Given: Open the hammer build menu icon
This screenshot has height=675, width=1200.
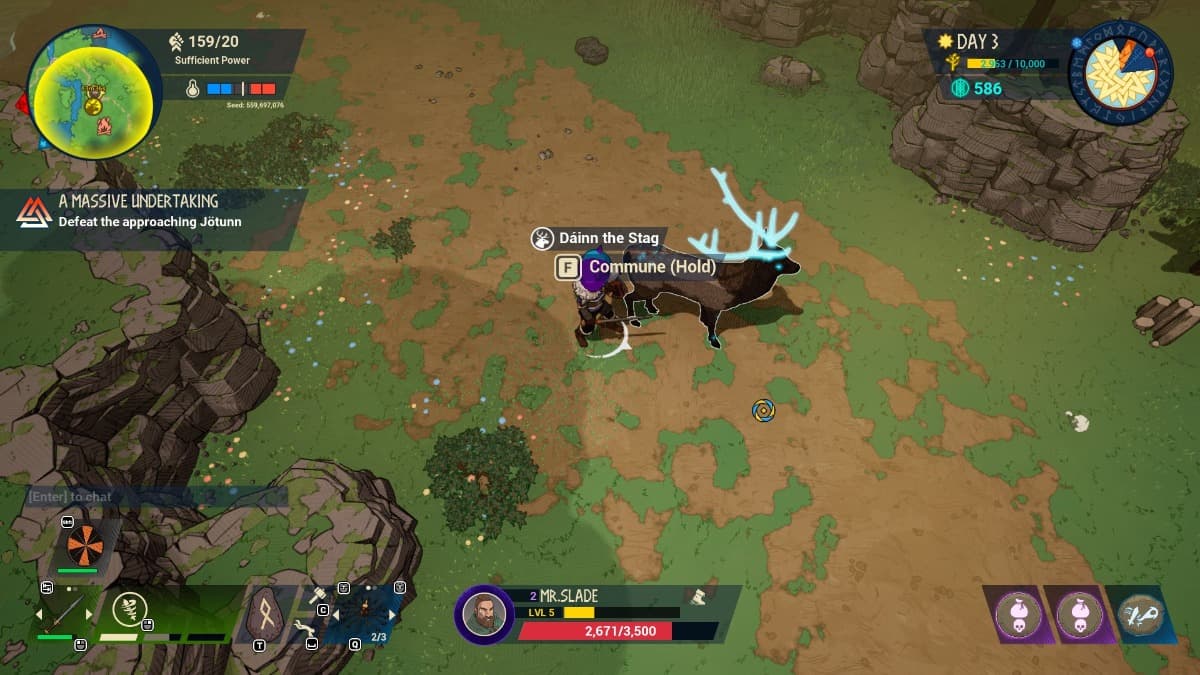Looking at the screenshot, I should tap(319, 597).
